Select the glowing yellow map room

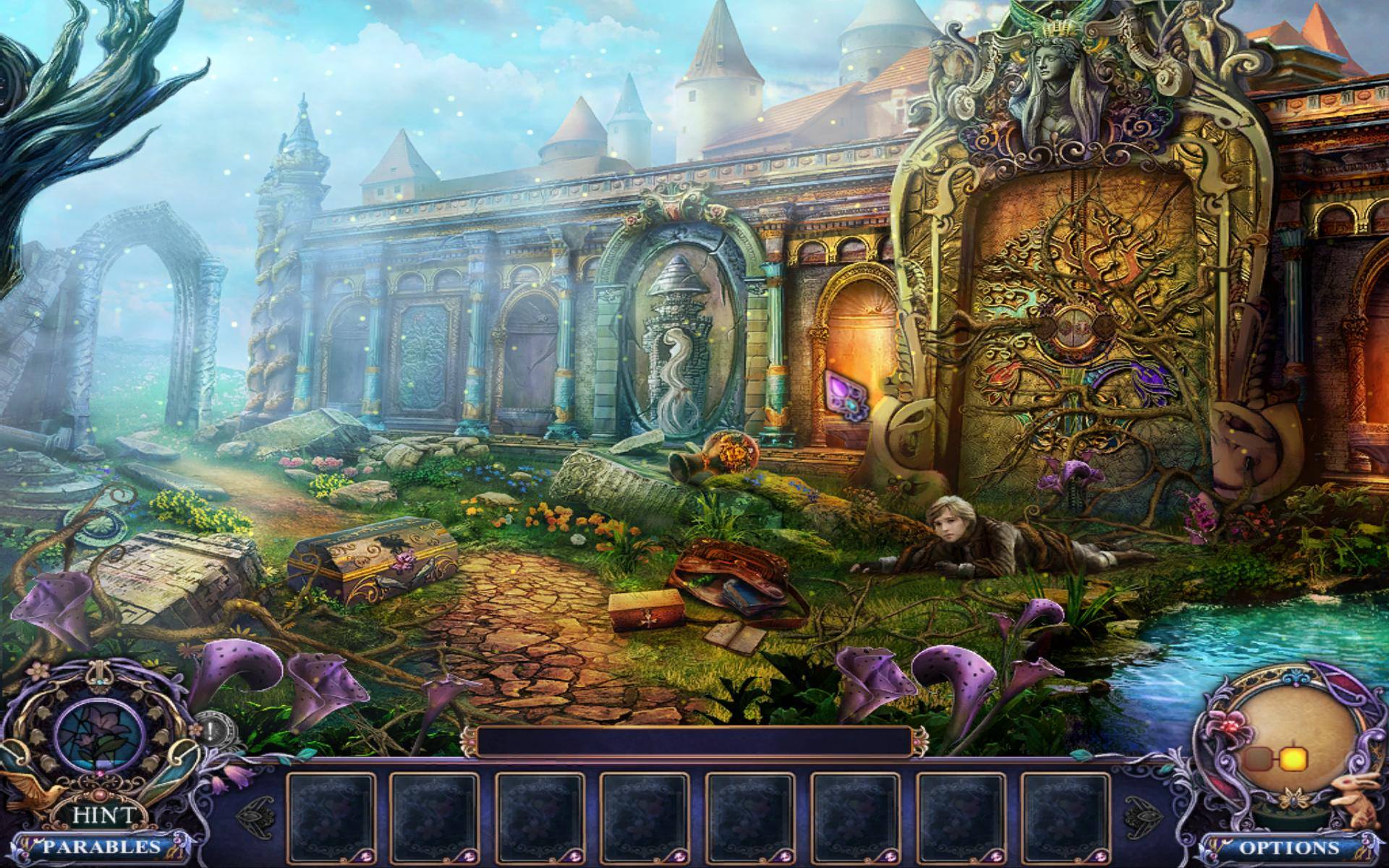[x=1293, y=757]
